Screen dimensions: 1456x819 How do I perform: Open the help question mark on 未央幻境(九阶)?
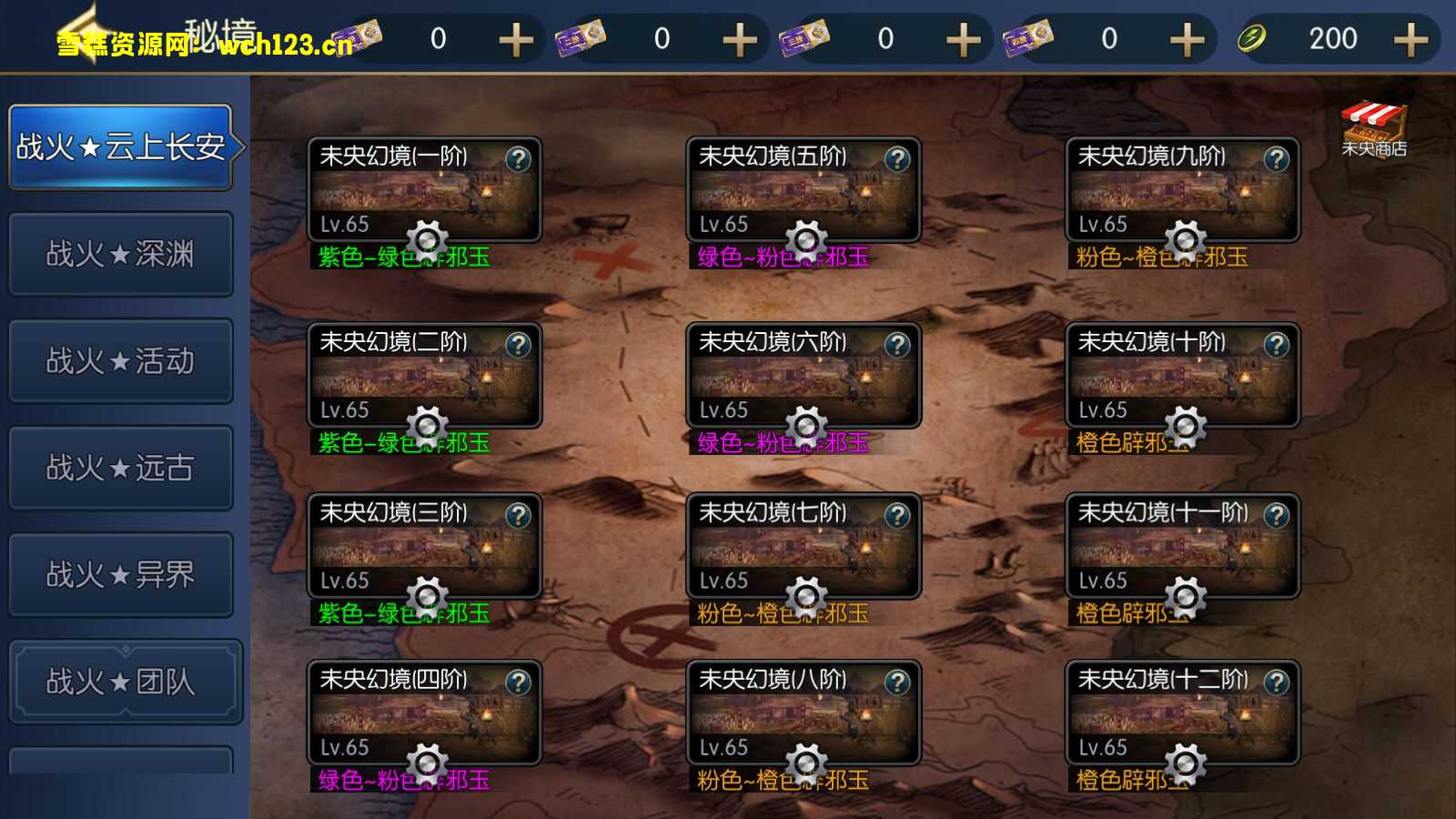click(1278, 160)
